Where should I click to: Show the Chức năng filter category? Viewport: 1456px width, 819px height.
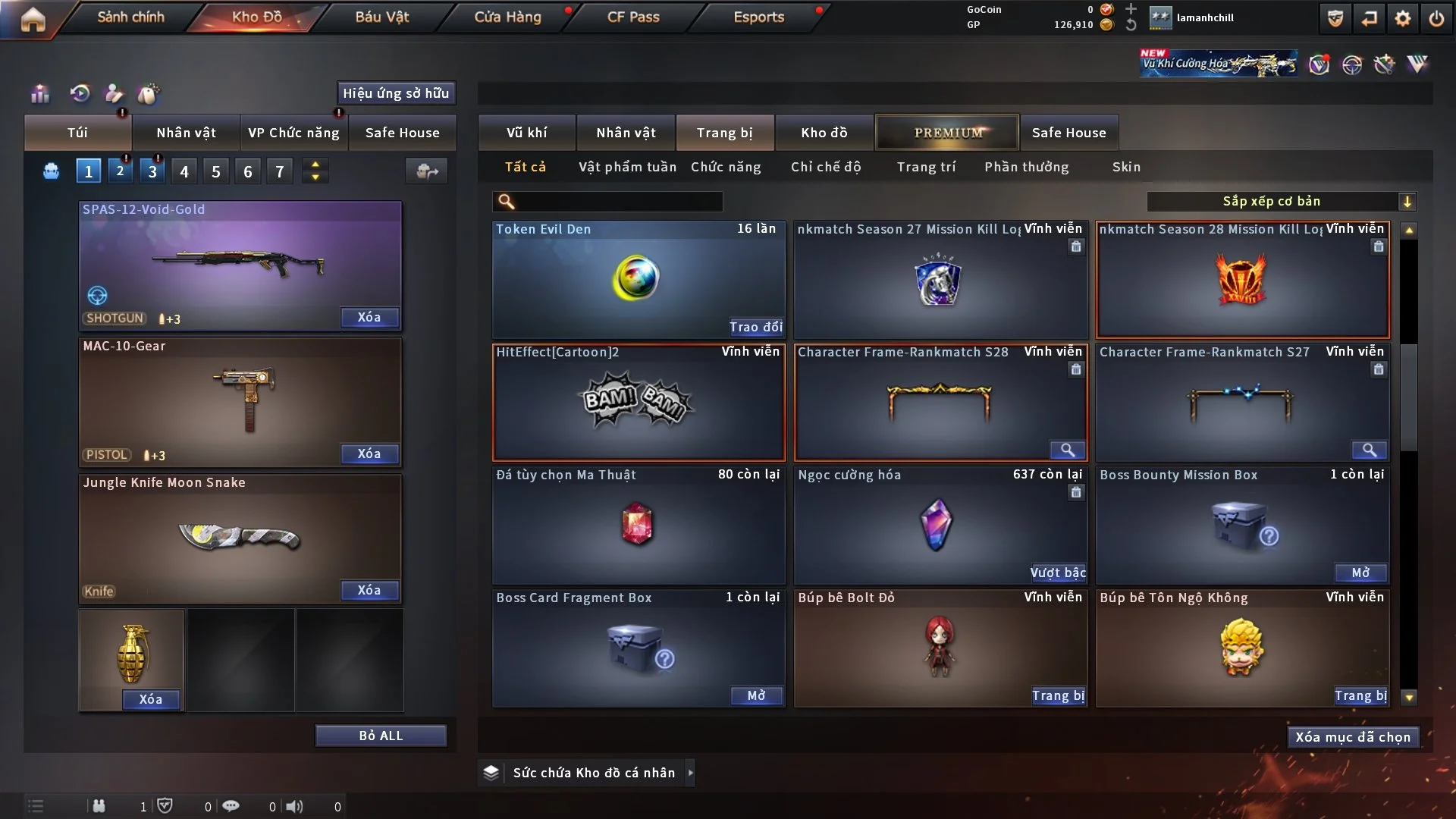(726, 167)
